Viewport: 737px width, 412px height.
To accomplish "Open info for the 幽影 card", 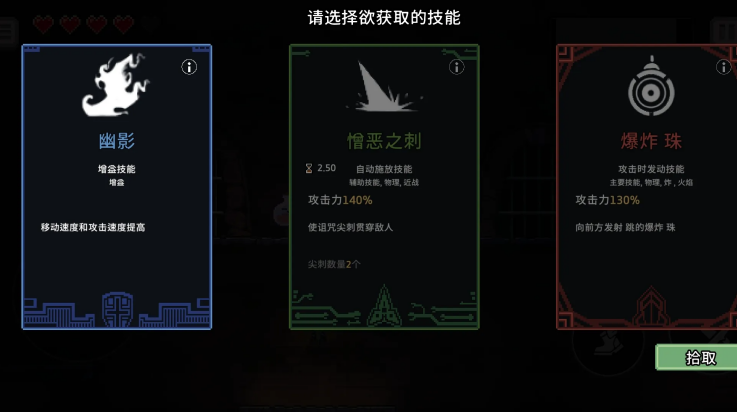I will (189, 67).
